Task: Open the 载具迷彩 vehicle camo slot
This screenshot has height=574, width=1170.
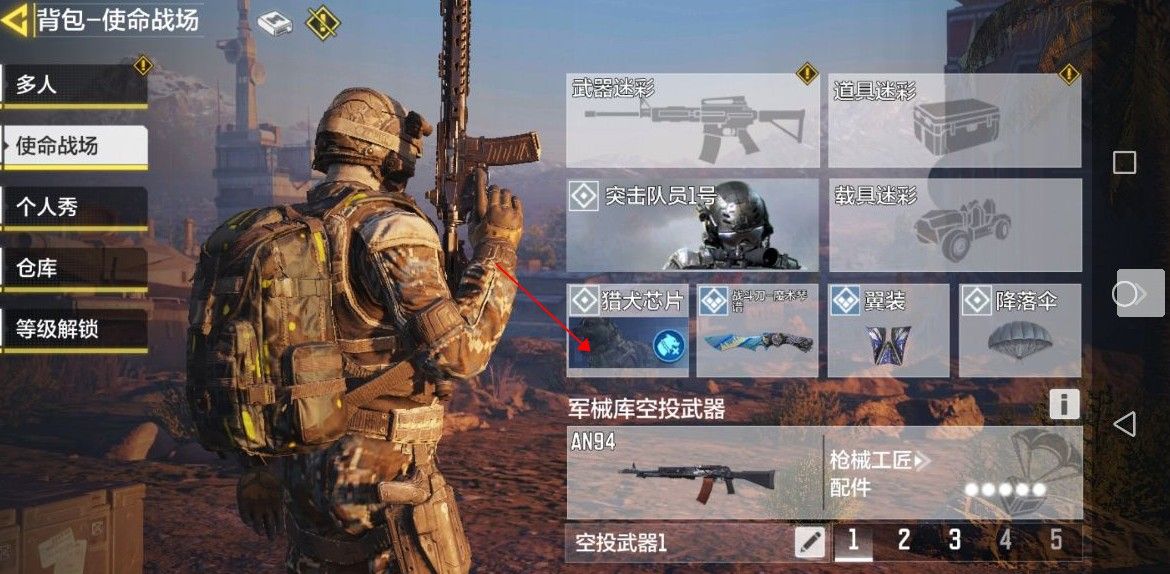Action: [954, 224]
